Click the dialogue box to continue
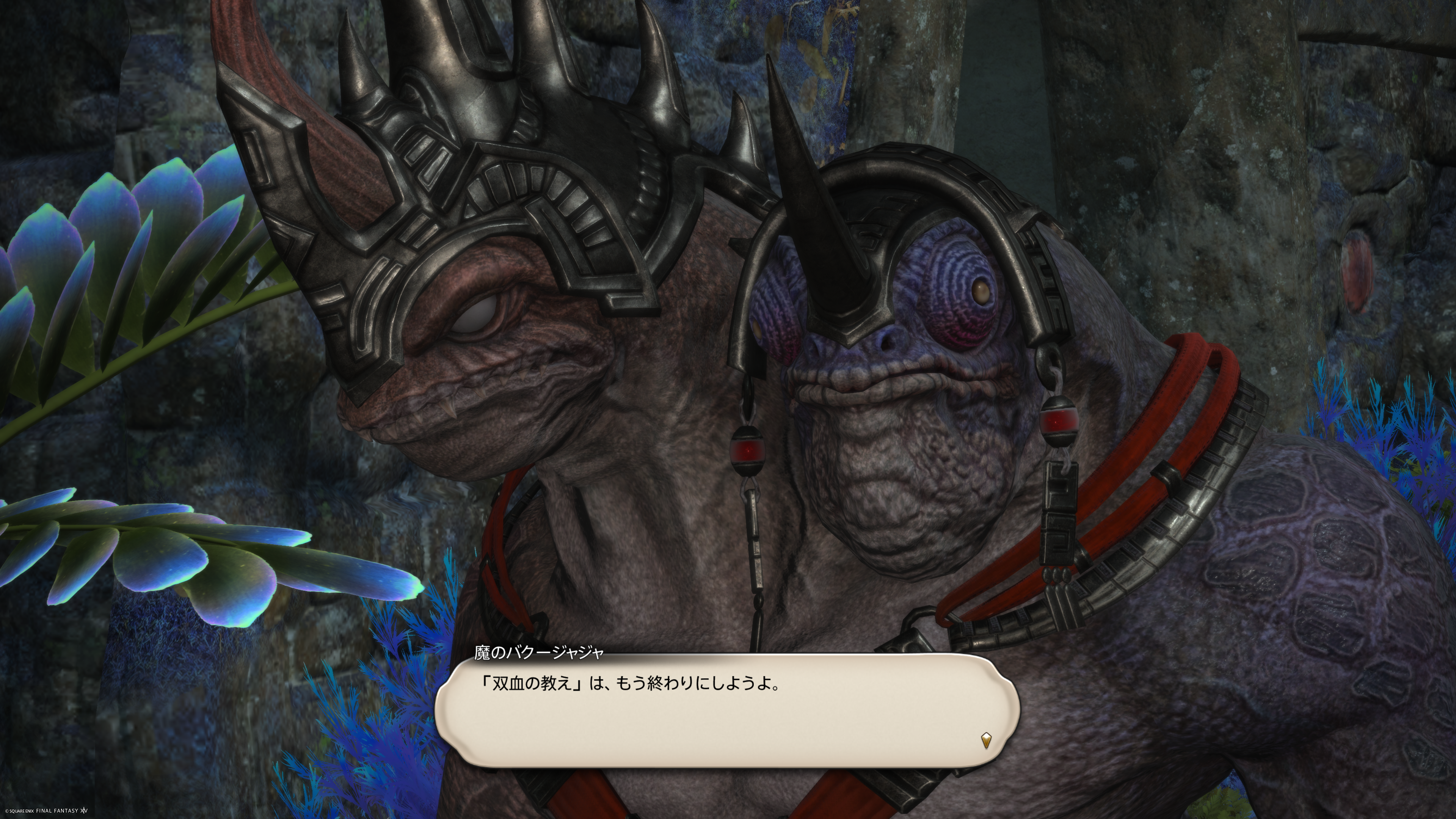The width and height of the screenshot is (1456, 819). [728, 710]
